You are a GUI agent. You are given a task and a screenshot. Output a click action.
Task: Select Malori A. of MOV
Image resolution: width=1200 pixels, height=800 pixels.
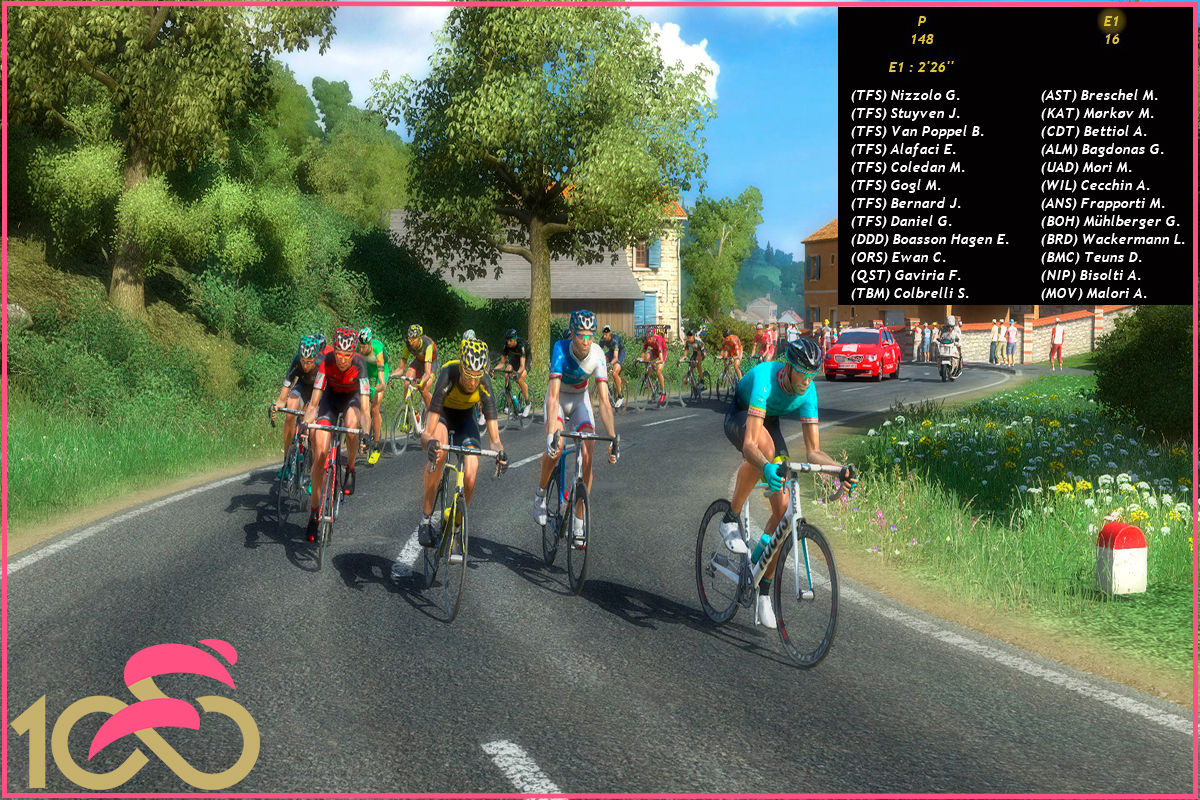pos(1094,293)
